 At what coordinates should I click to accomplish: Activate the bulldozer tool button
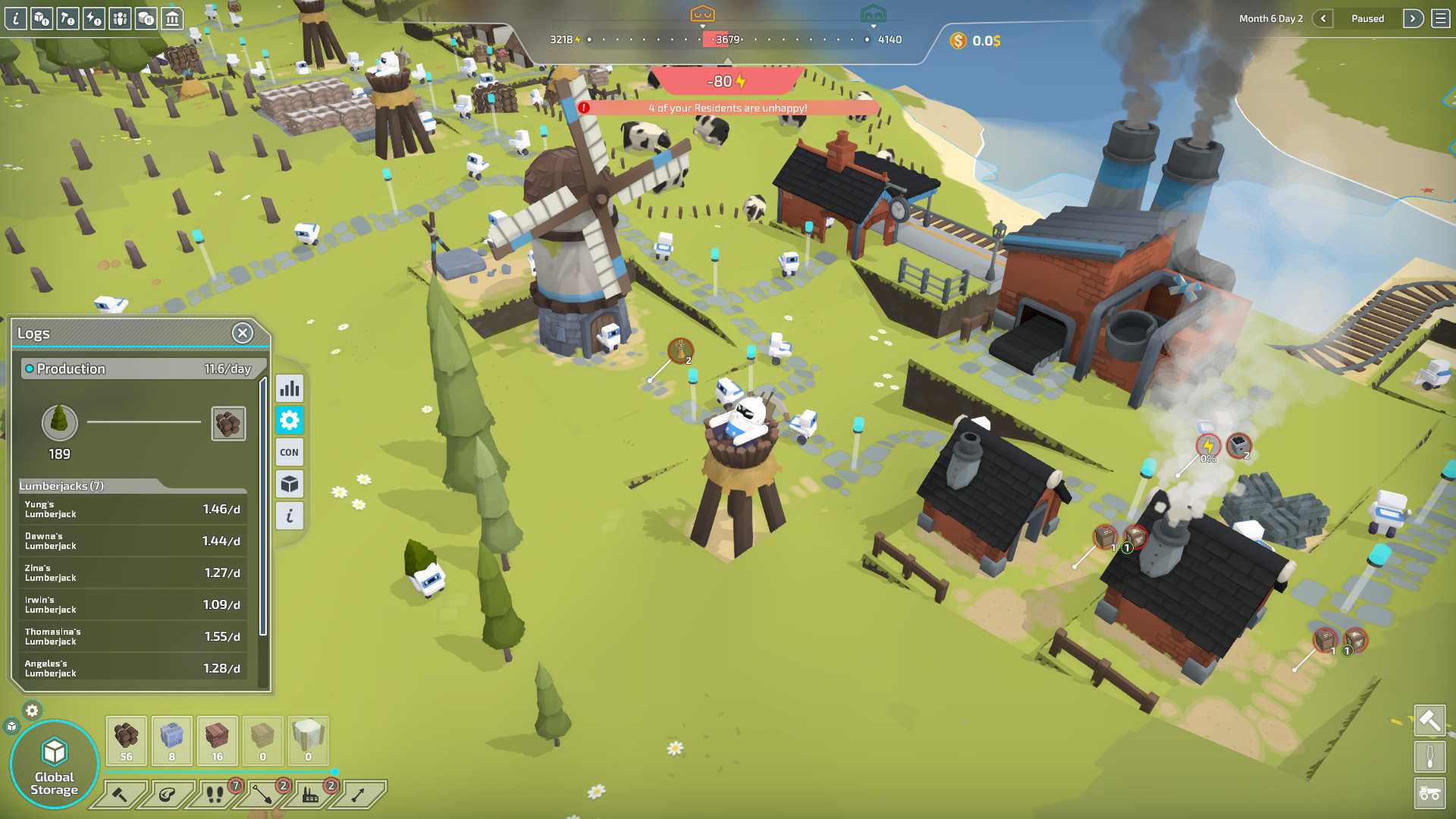(1429, 794)
